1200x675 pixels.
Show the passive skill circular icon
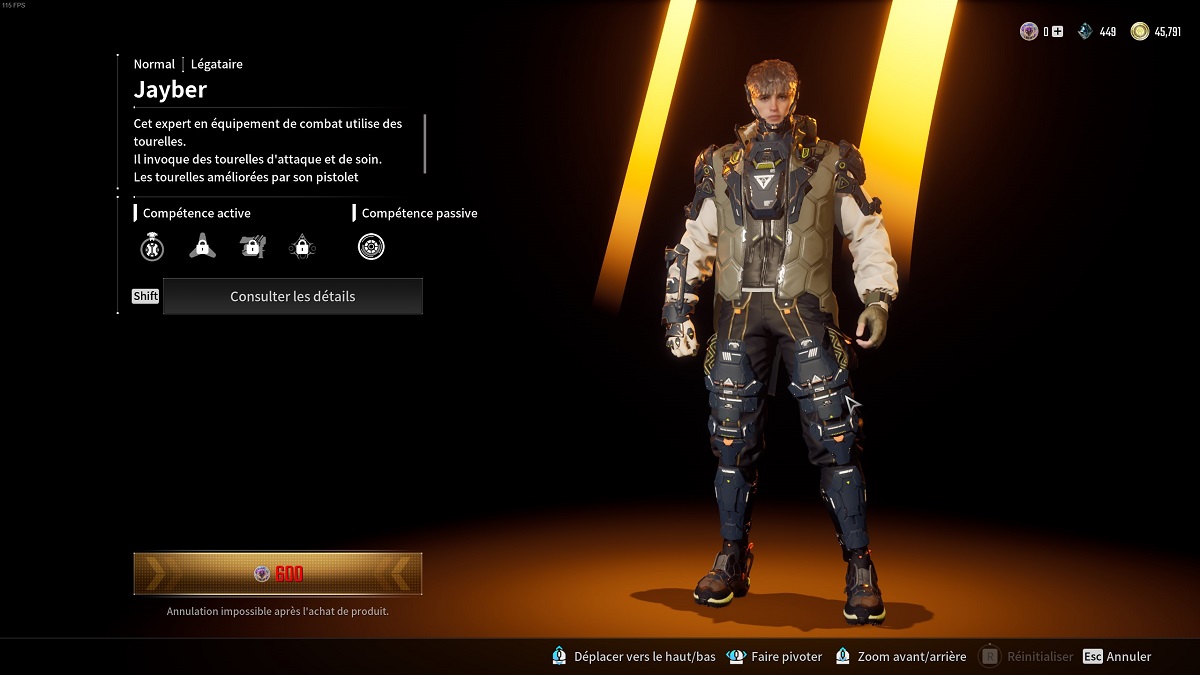[371, 246]
